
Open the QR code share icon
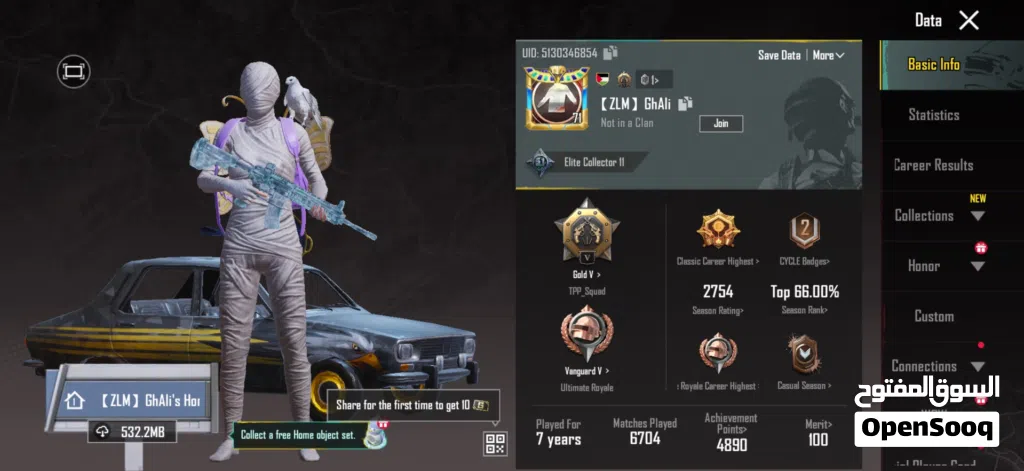[x=496, y=443]
